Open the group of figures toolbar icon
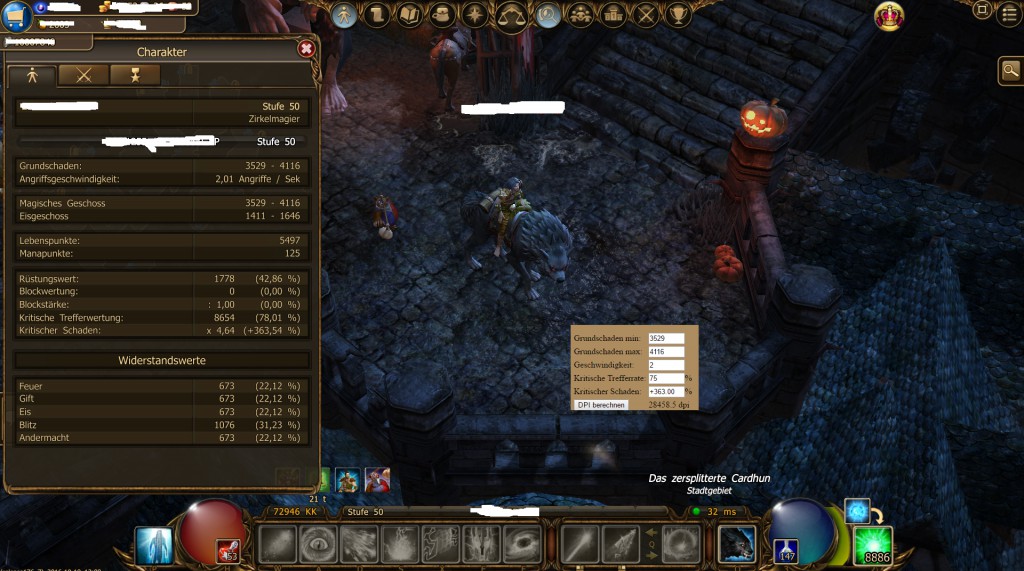The image size is (1024, 571). (580, 15)
